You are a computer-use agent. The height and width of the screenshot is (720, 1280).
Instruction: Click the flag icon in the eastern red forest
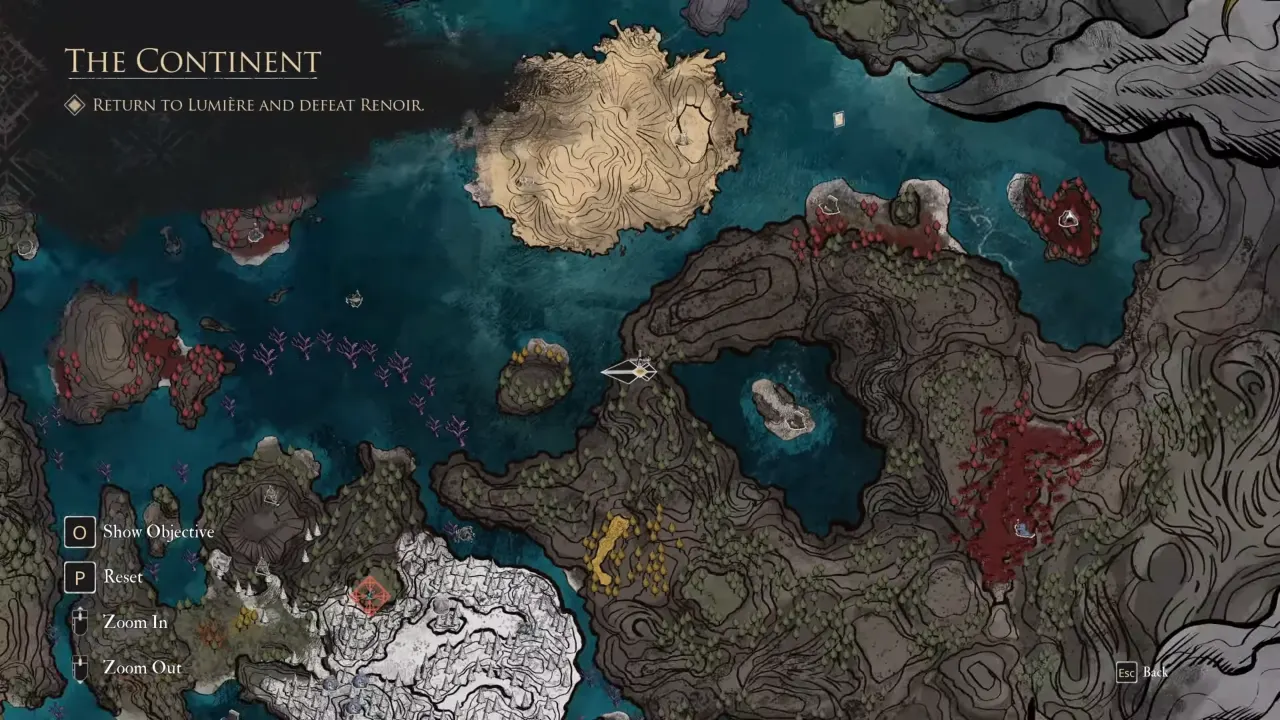pos(1022,530)
